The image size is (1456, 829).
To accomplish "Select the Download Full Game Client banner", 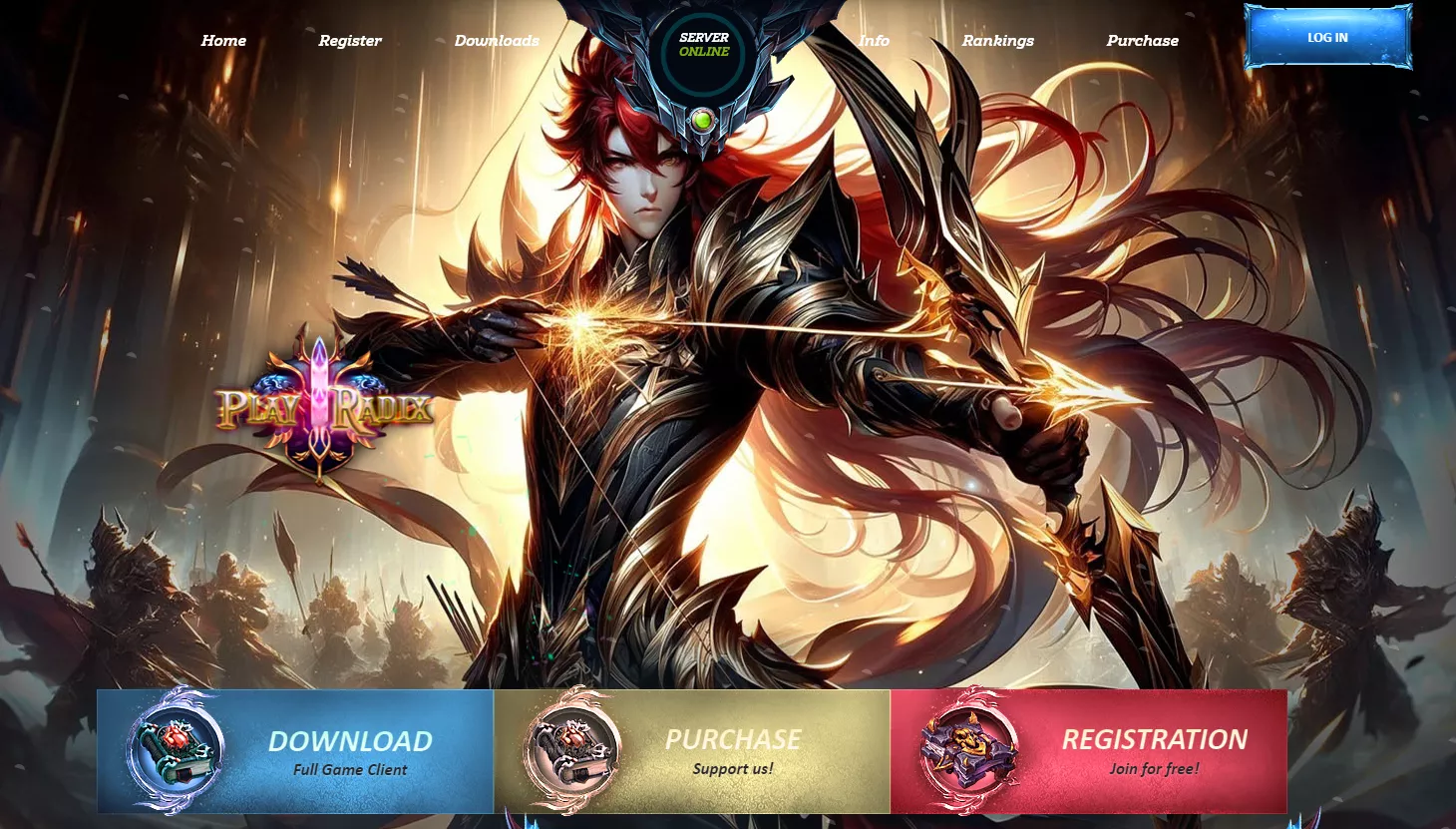I will point(295,752).
